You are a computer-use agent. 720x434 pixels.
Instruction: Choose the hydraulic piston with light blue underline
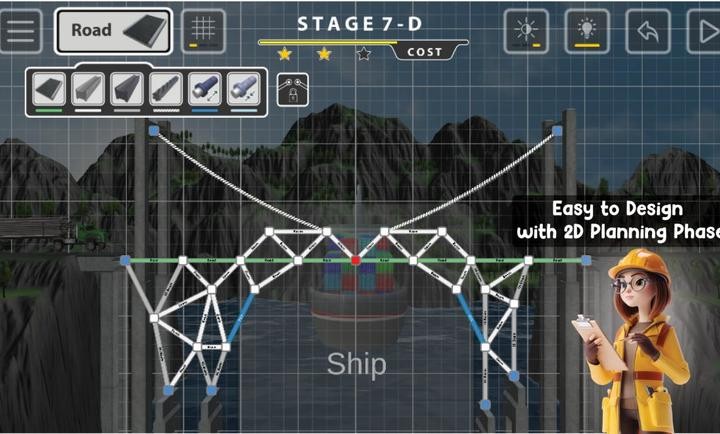tap(243, 88)
